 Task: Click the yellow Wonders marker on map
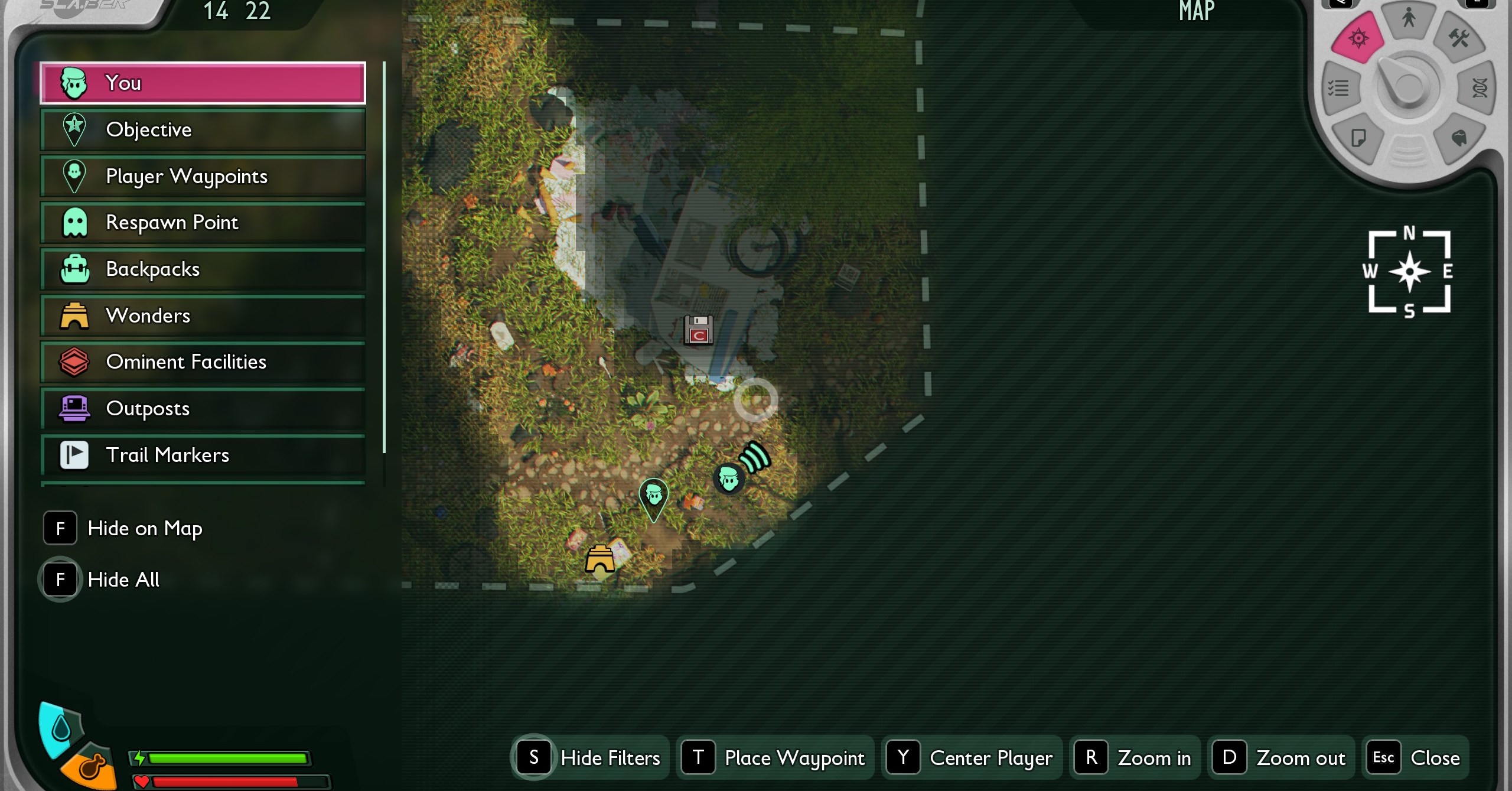tap(600, 559)
